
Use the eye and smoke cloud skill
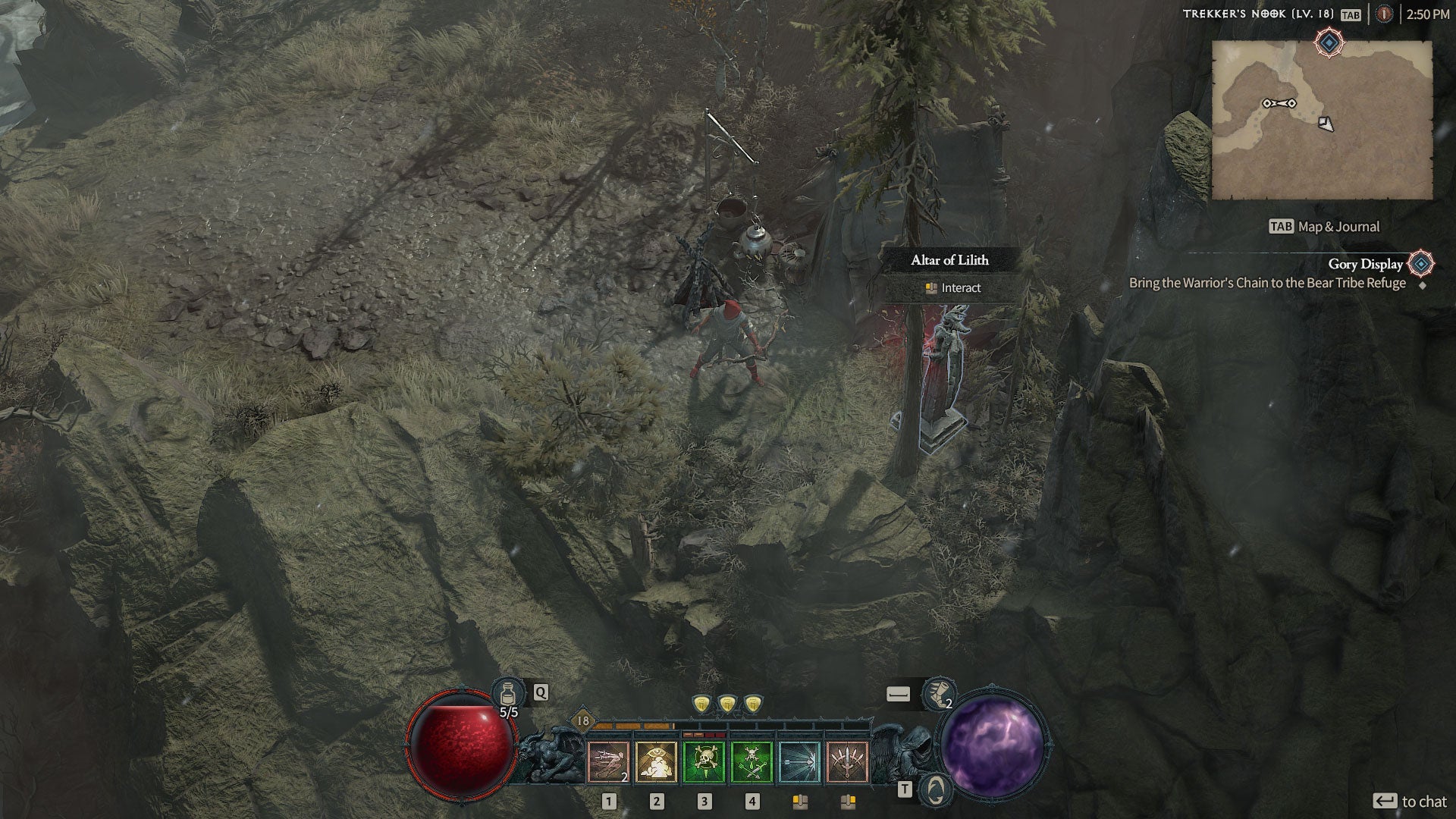[x=657, y=761]
